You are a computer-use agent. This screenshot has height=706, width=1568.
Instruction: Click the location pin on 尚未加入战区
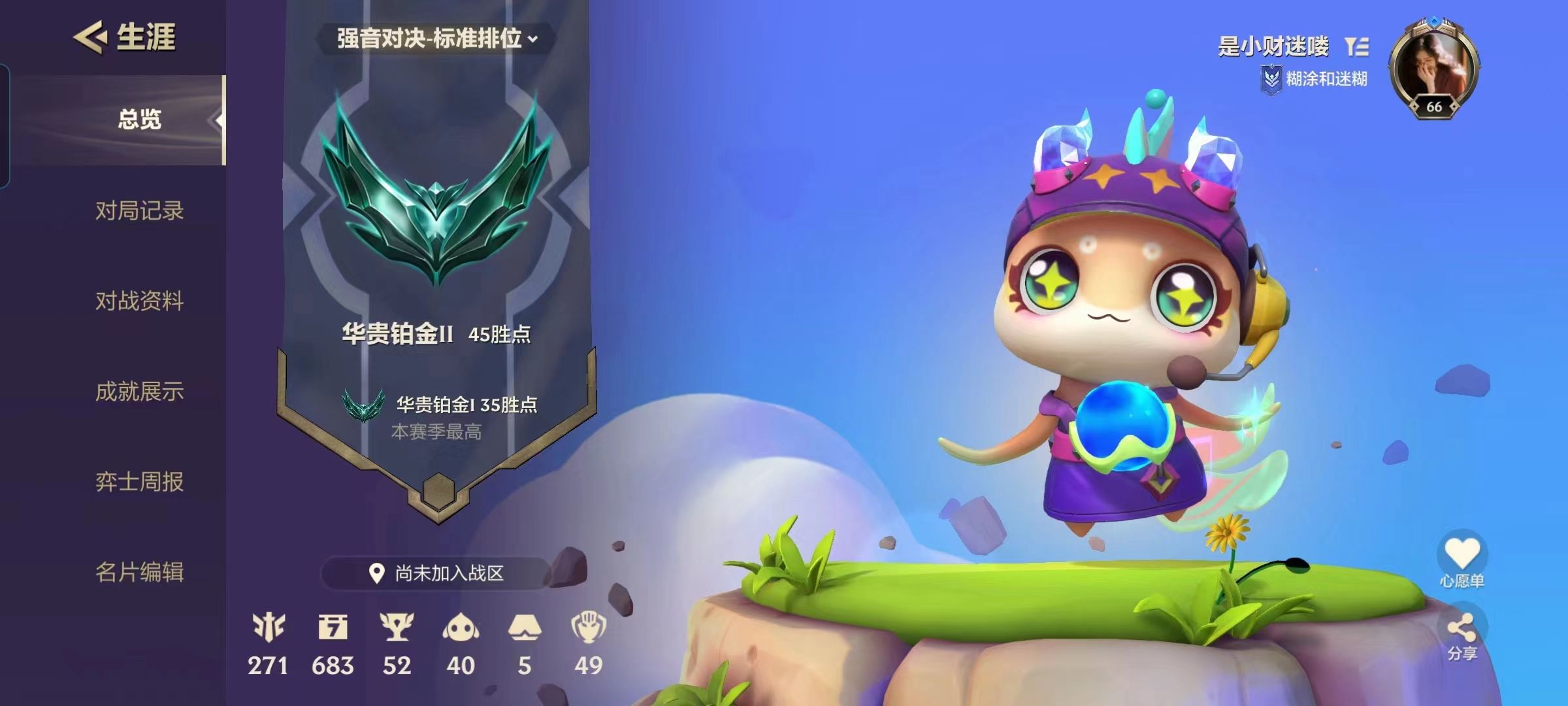click(x=376, y=572)
